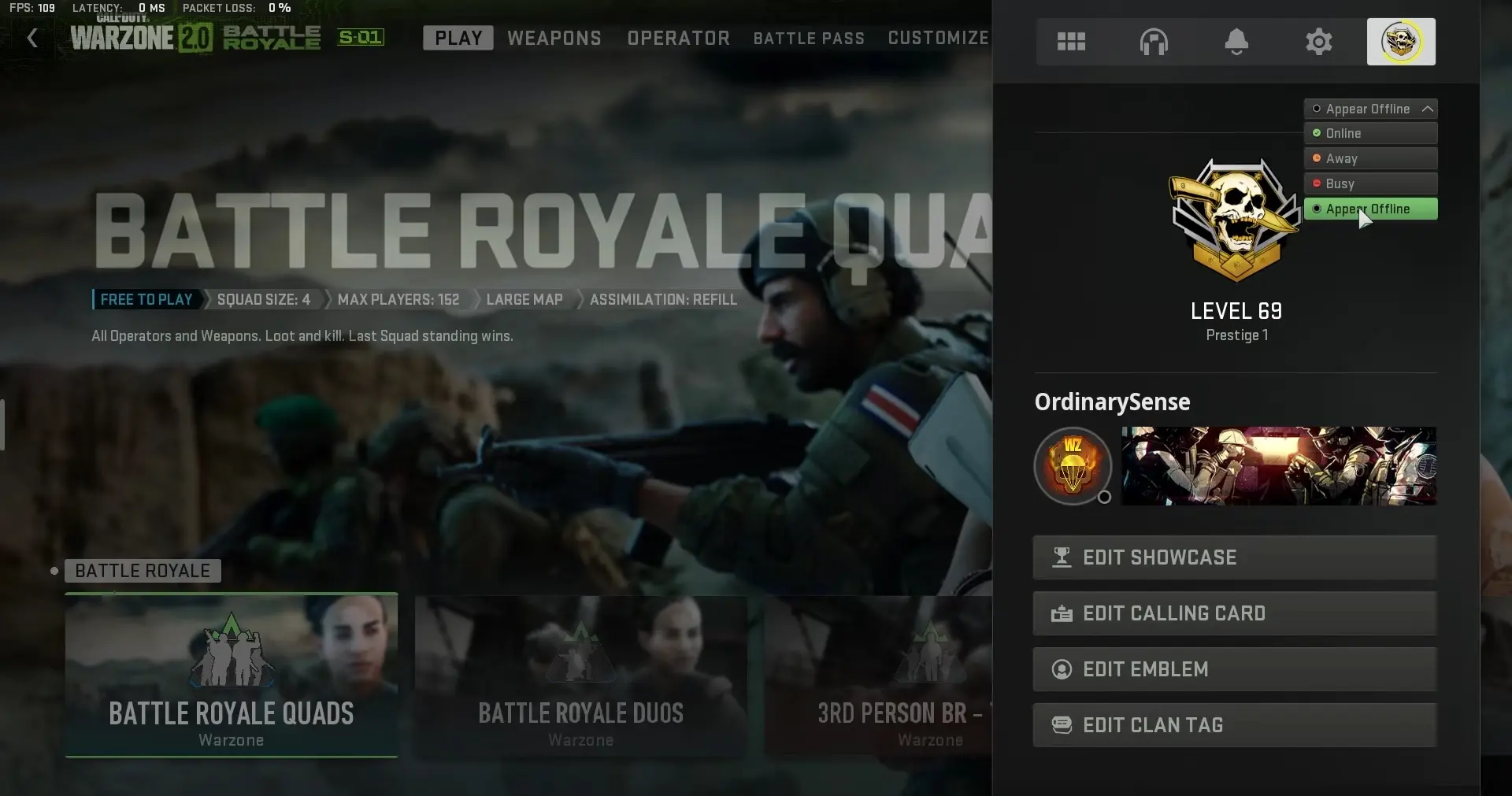Click the clan tag icon beside Edit Clan Tag
Viewport: 1512px width, 796px height.
coord(1062,724)
